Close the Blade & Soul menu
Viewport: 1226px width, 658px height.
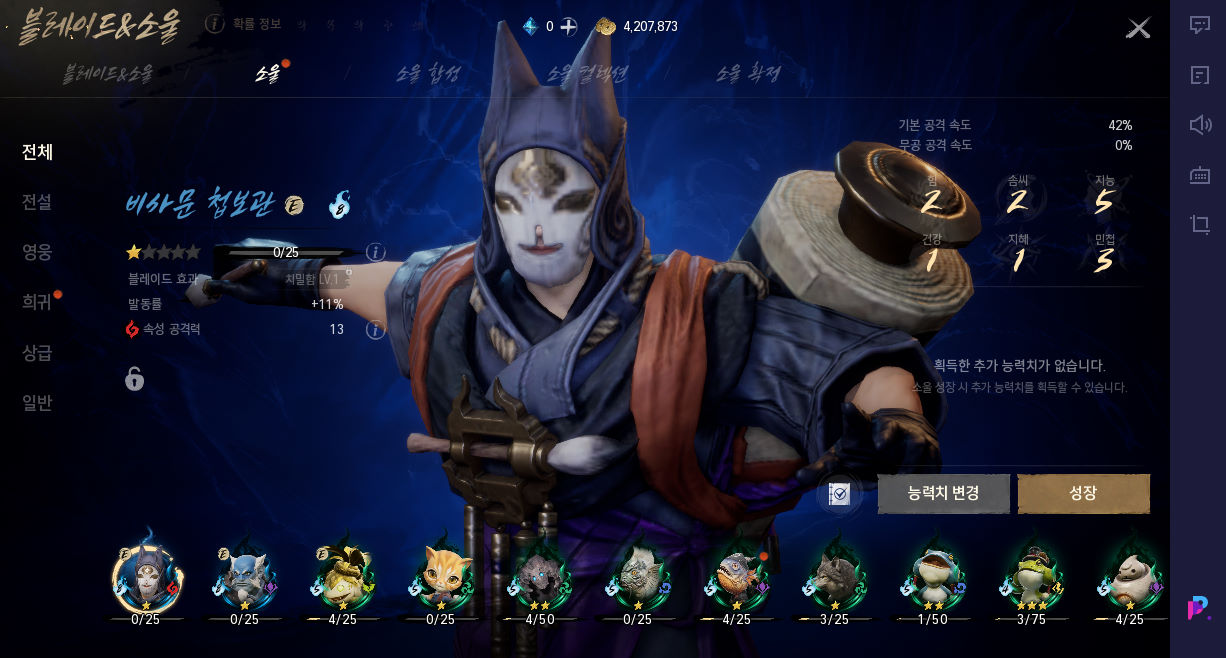1138,28
